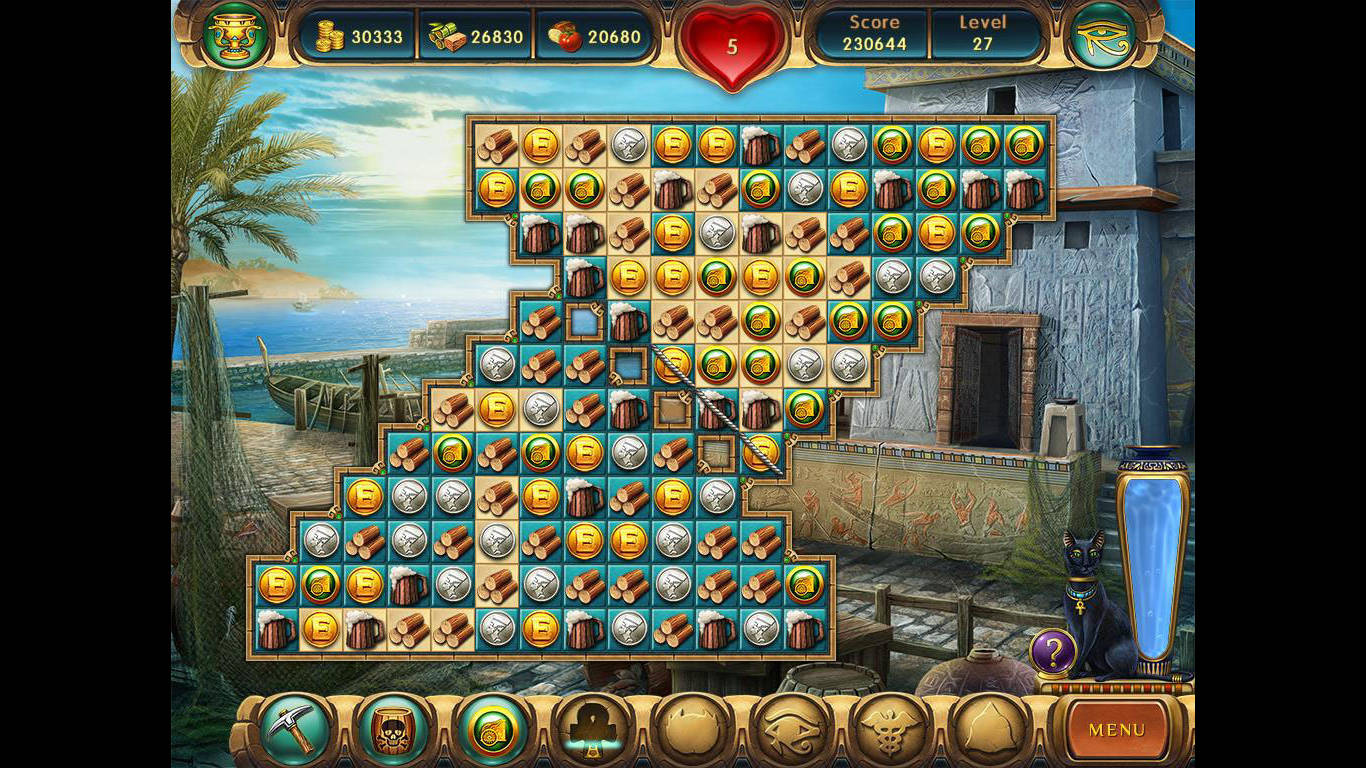Click the red heart lives indicator
The width and height of the screenshot is (1366, 768).
click(x=733, y=44)
